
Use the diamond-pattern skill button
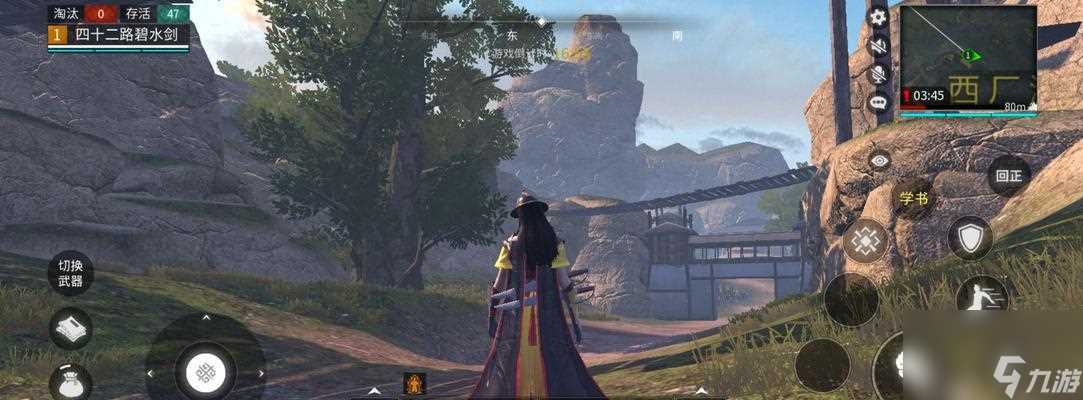pyautogui.click(x=865, y=241)
